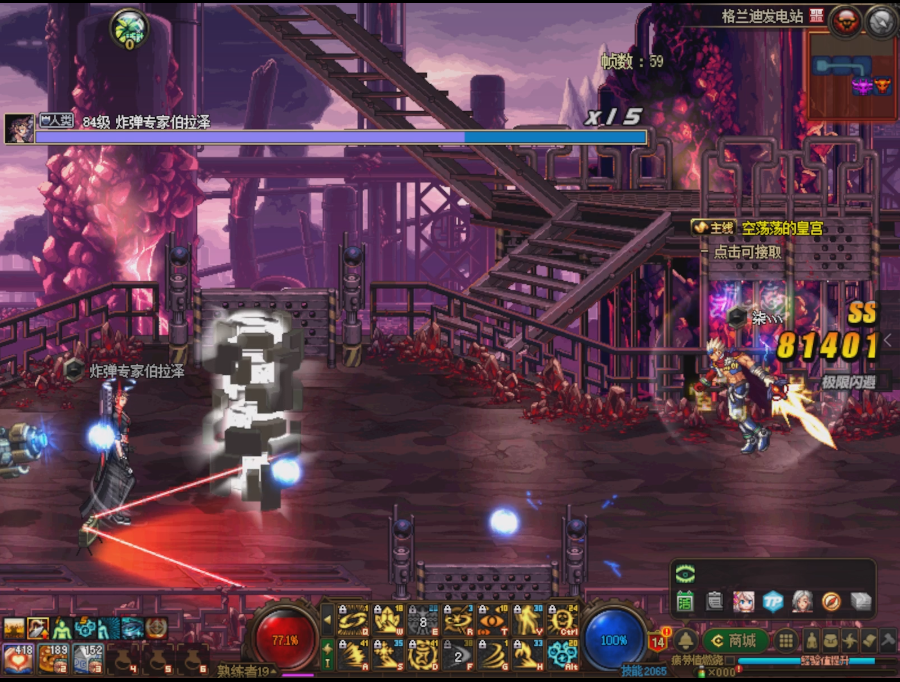The image size is (900, 682).
Task: Open the green calendar icon
Action: [x=685, y=601]
